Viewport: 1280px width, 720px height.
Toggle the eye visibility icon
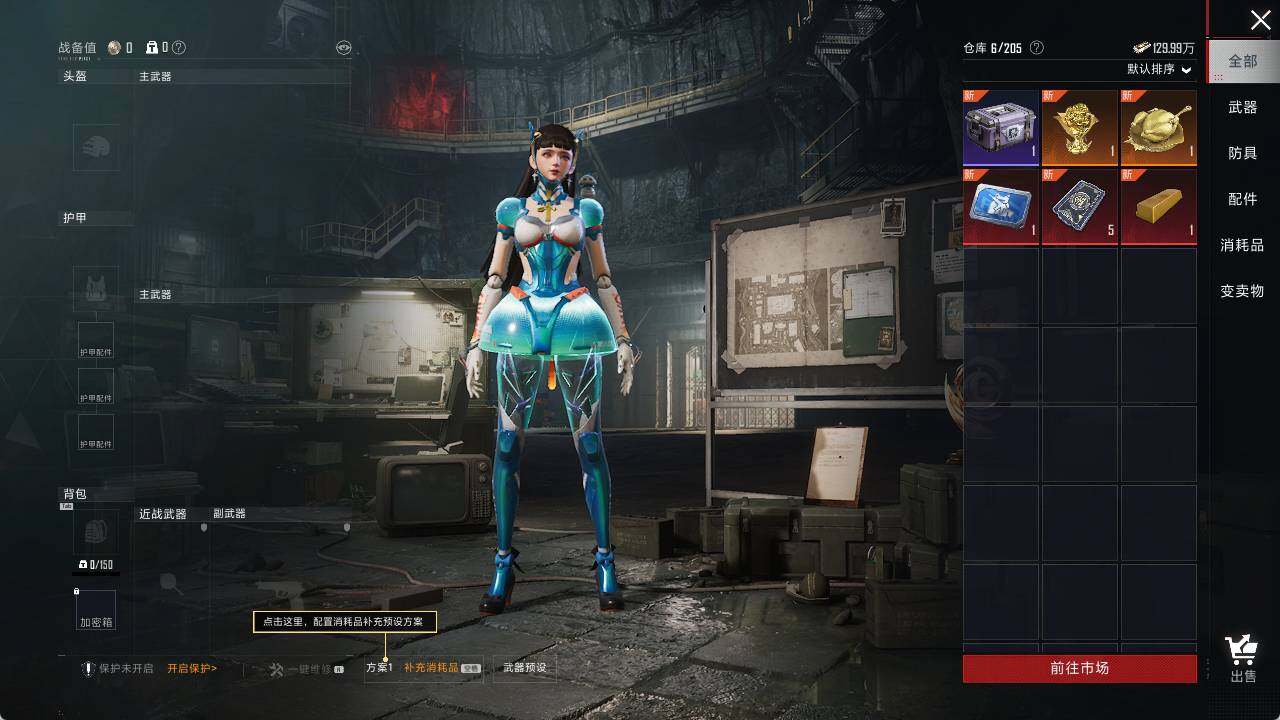(x=343, y=47)
